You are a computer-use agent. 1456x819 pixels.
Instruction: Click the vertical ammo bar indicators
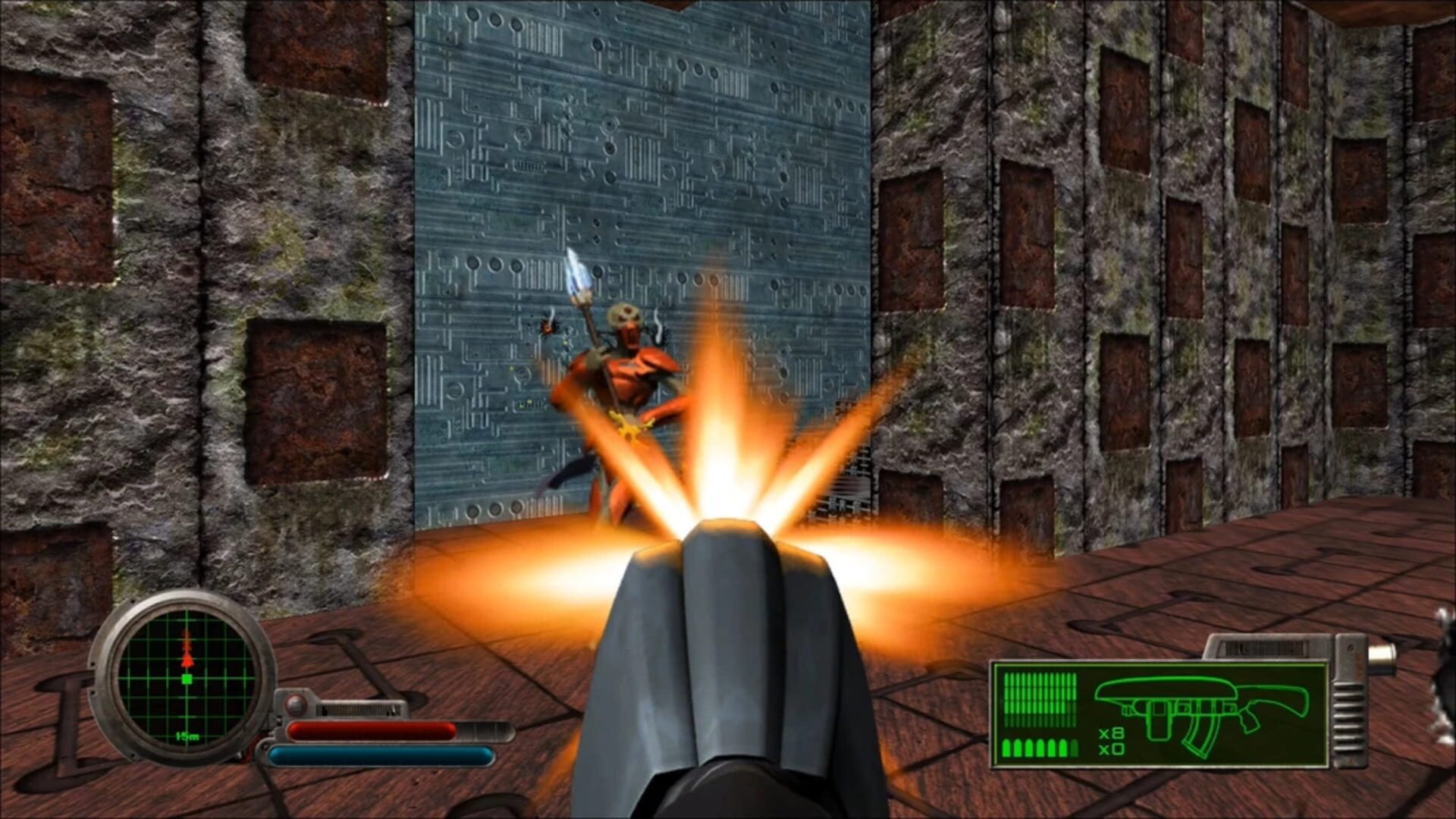1040,698
